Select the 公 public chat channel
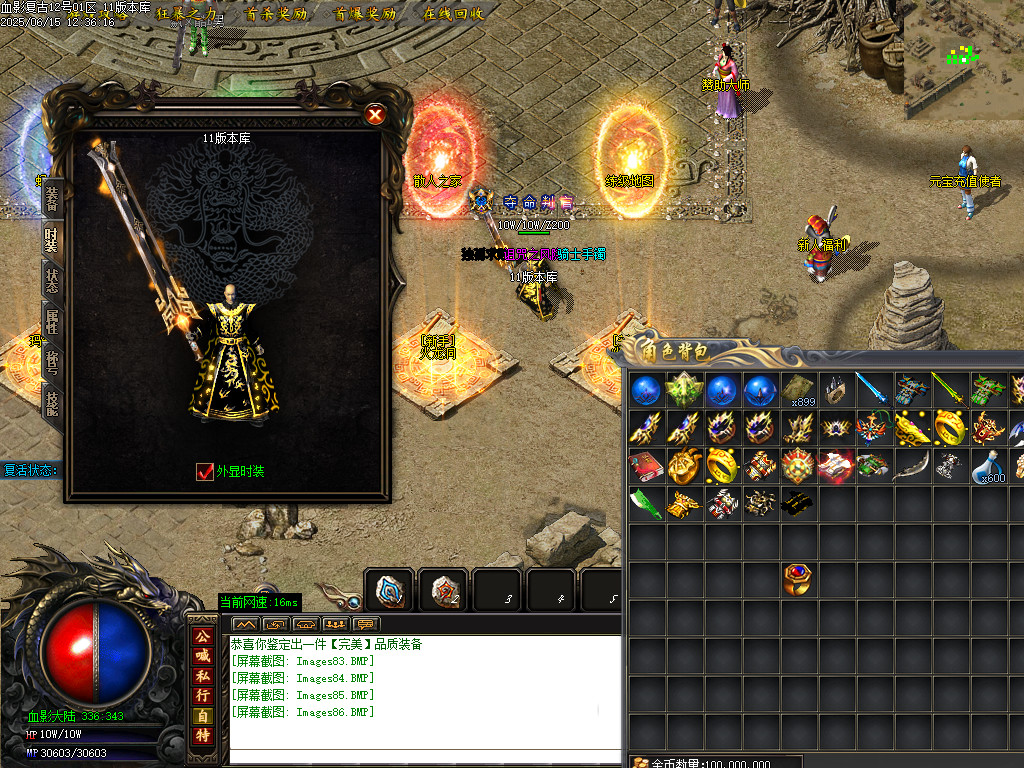 tap(203, 637)
